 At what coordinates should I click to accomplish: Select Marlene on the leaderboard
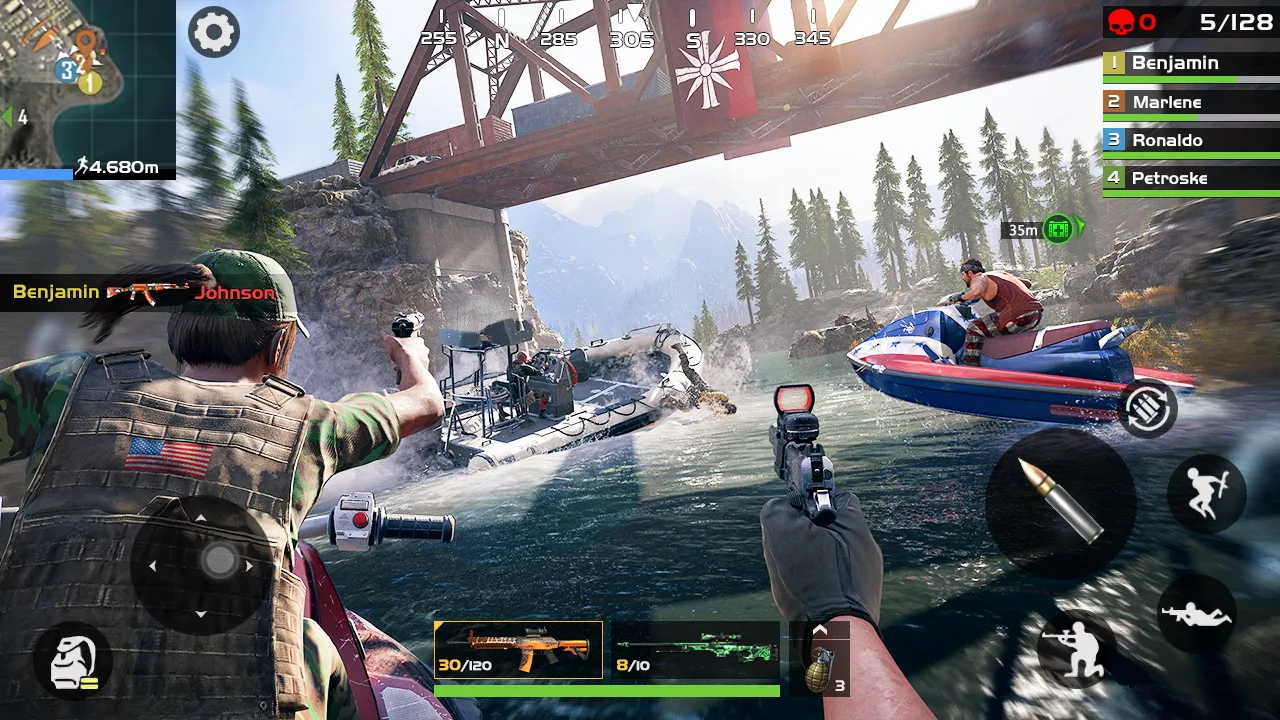coord(1189,101)
